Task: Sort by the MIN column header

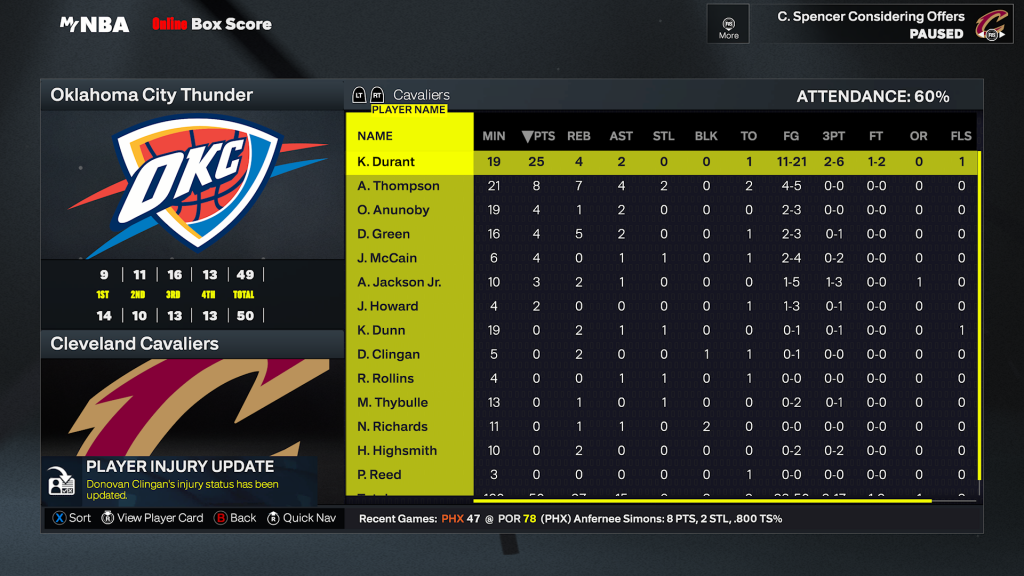Action: pos(494,136)
